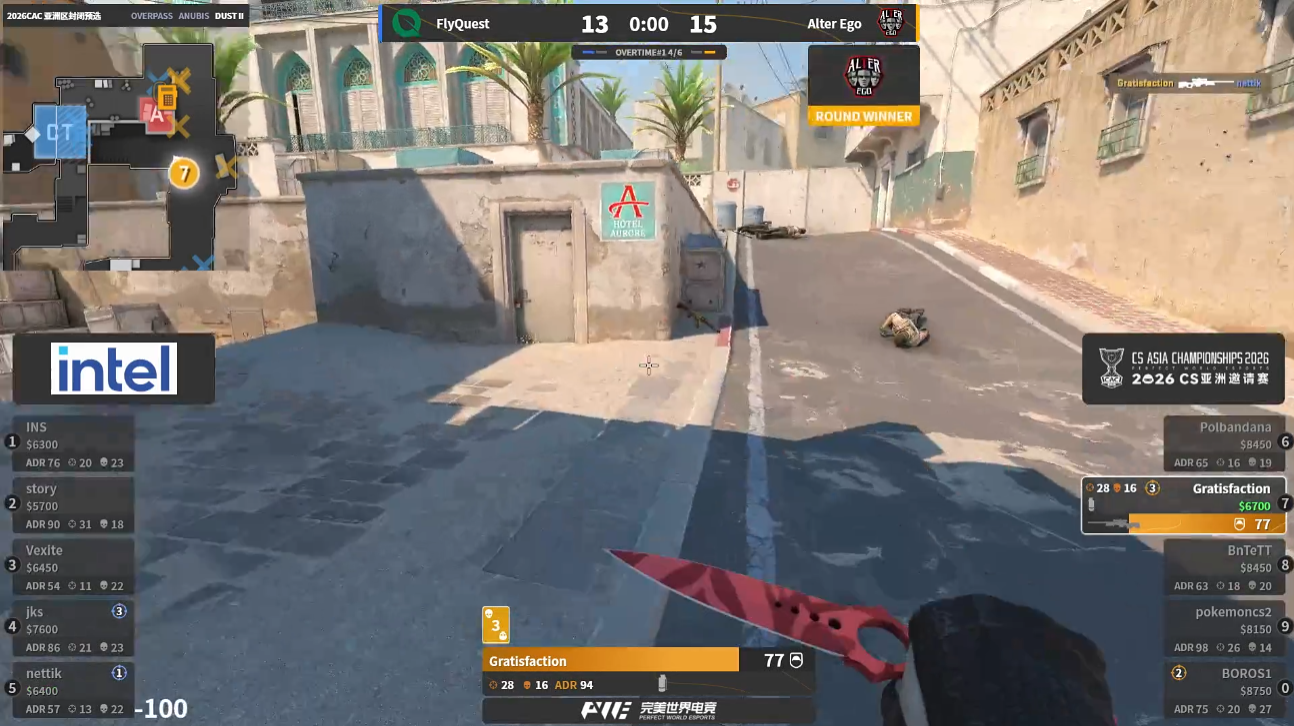Screen dimensions: 1294x726
Task: Select the story player card
Action: pos(73,505)
